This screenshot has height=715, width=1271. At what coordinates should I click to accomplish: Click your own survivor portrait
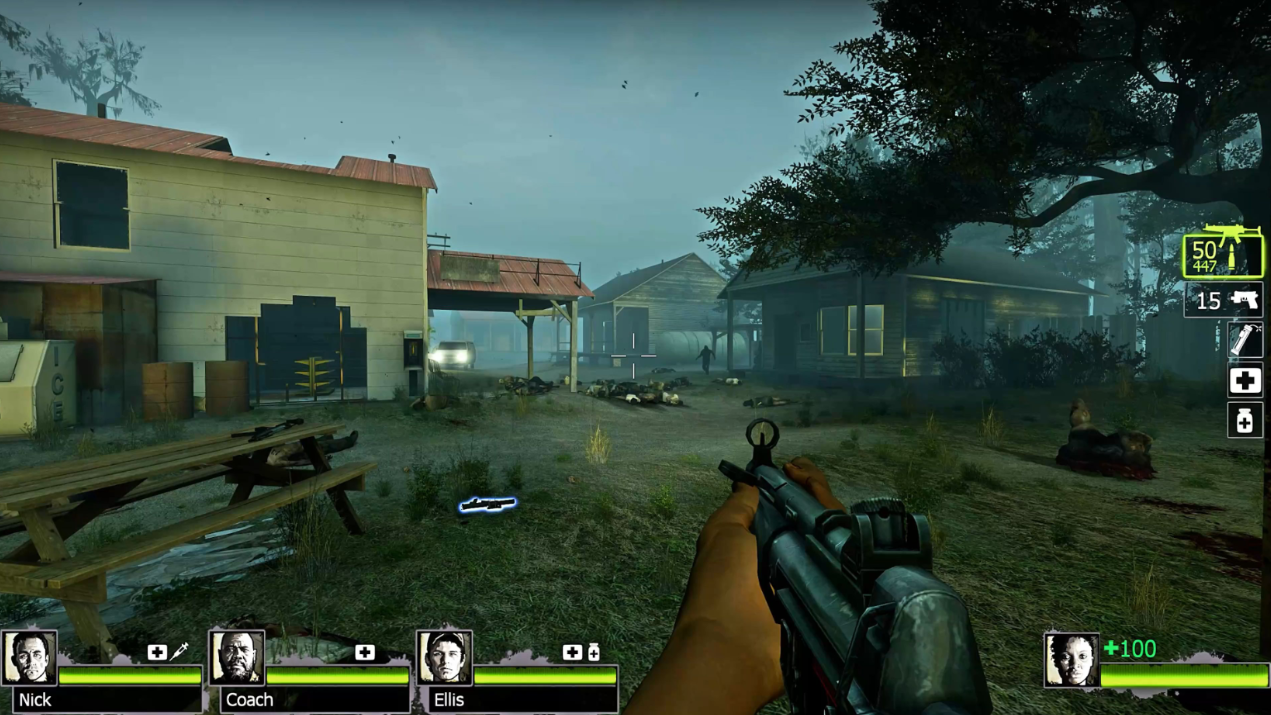click(1071, 660)
